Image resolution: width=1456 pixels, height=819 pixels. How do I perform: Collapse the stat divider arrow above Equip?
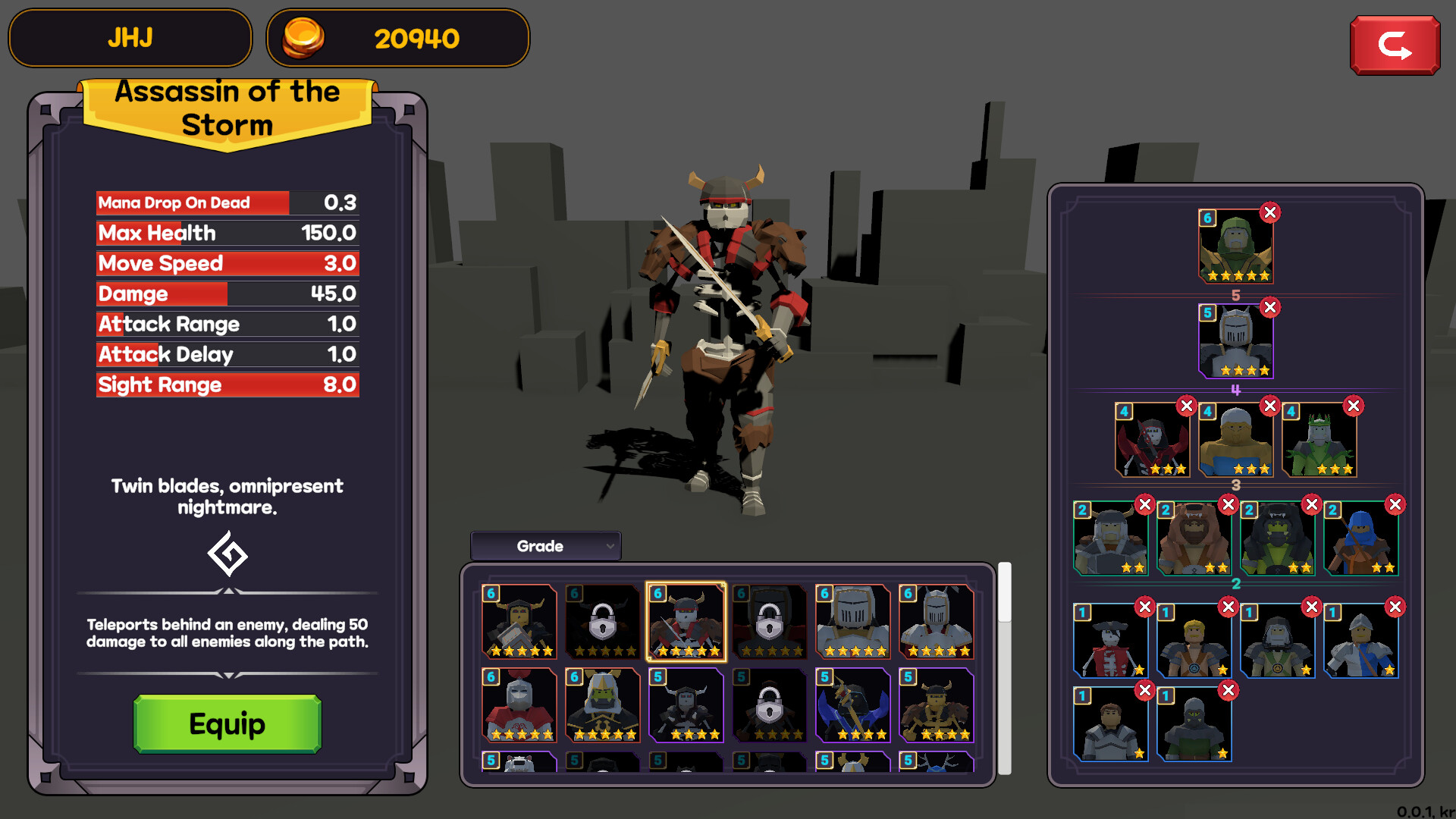click(x=227, y=673)
